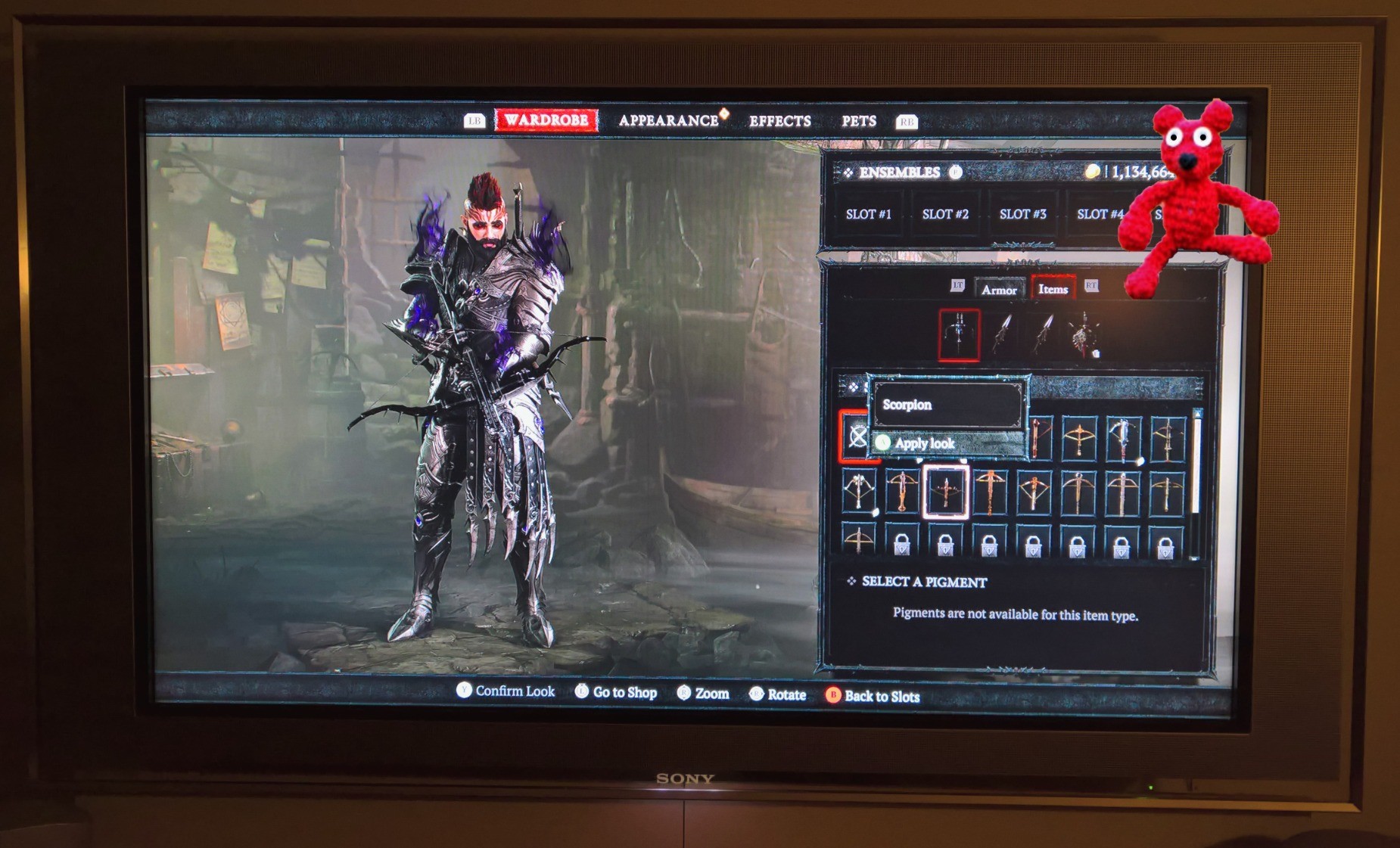Choose ensemble Slot #2

pos(945,214)
